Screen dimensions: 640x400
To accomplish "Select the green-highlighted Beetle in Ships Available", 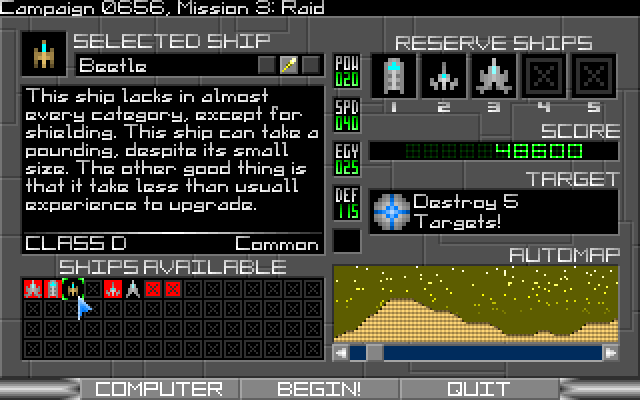I will [x=72, y=289].
